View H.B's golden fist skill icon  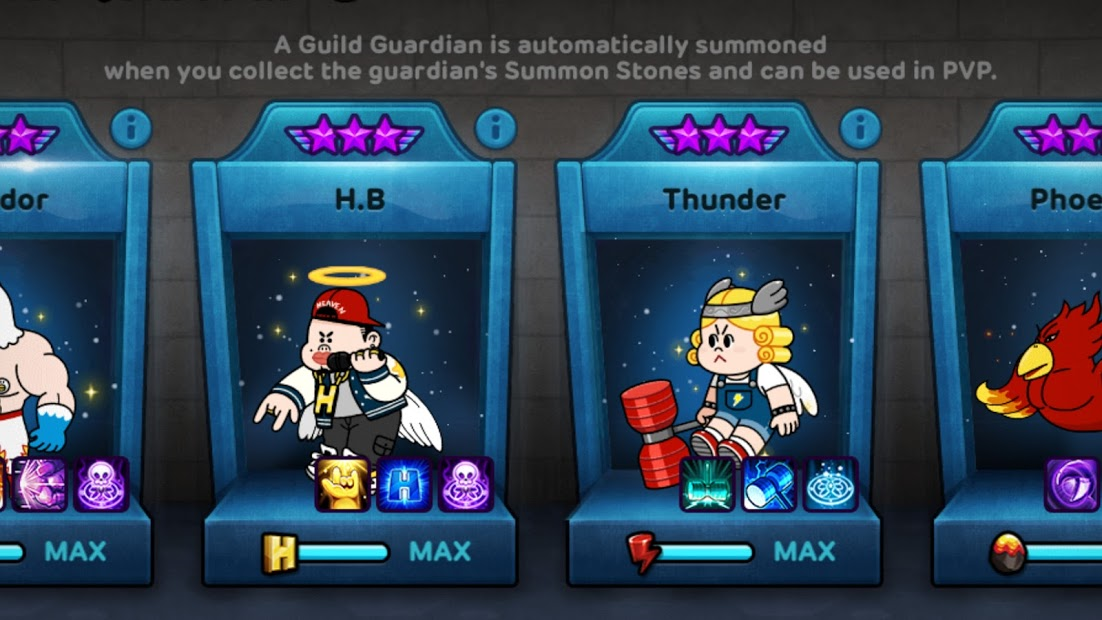(x=343, y=485)
